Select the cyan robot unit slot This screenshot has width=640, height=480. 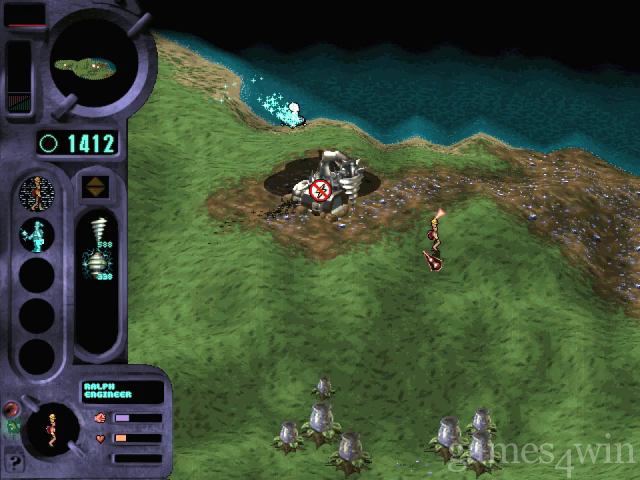click(x=37, y=234)
